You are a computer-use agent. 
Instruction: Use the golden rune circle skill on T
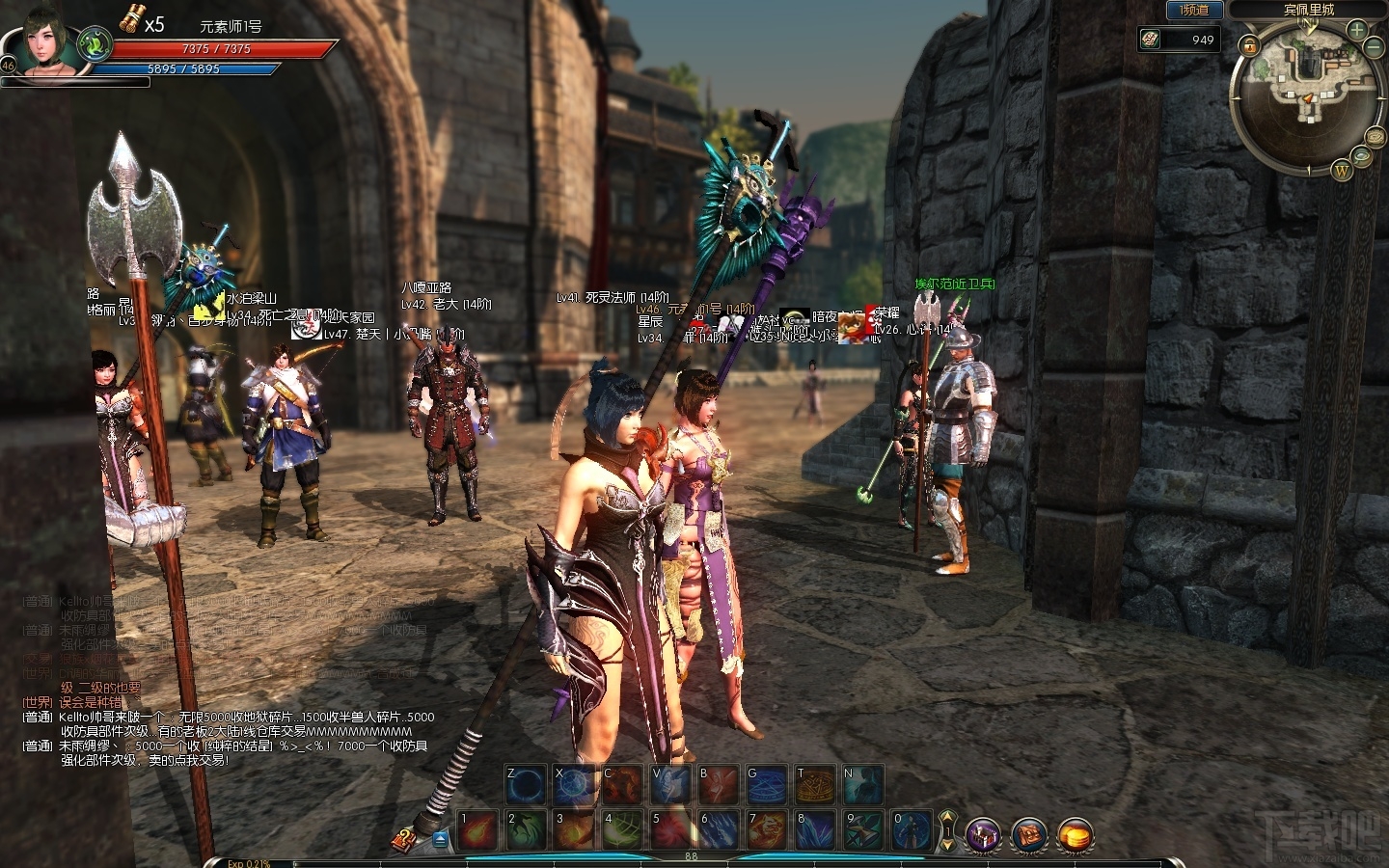pyautogui.click(x=816, y=785)
